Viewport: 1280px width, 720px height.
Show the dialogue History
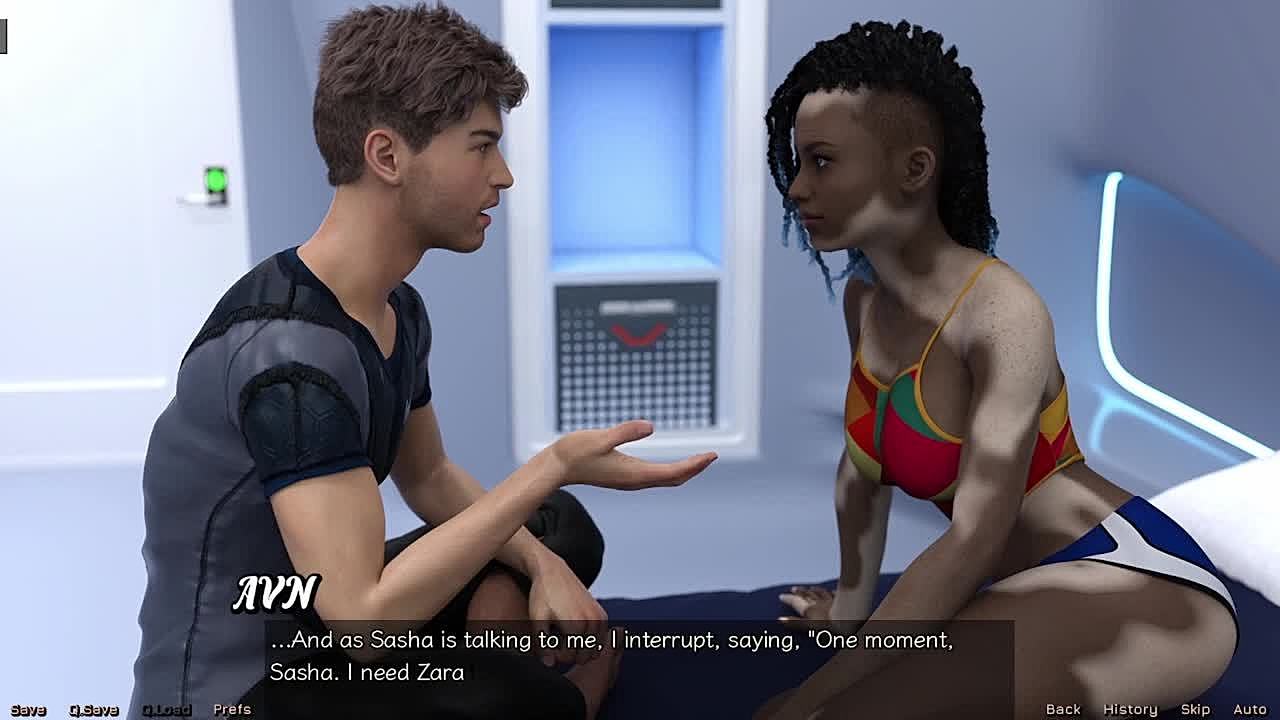(x=1130, y=709)
